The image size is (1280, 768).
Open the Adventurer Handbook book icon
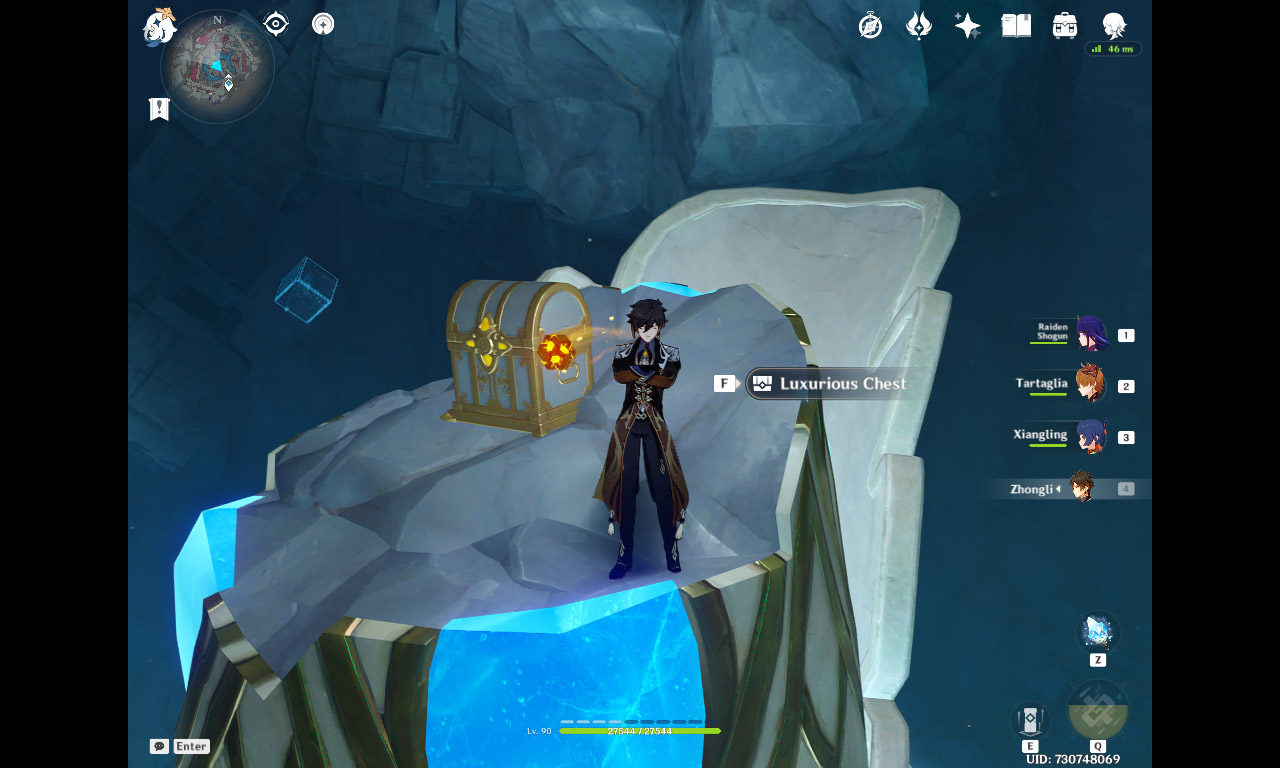[1015, 25]
